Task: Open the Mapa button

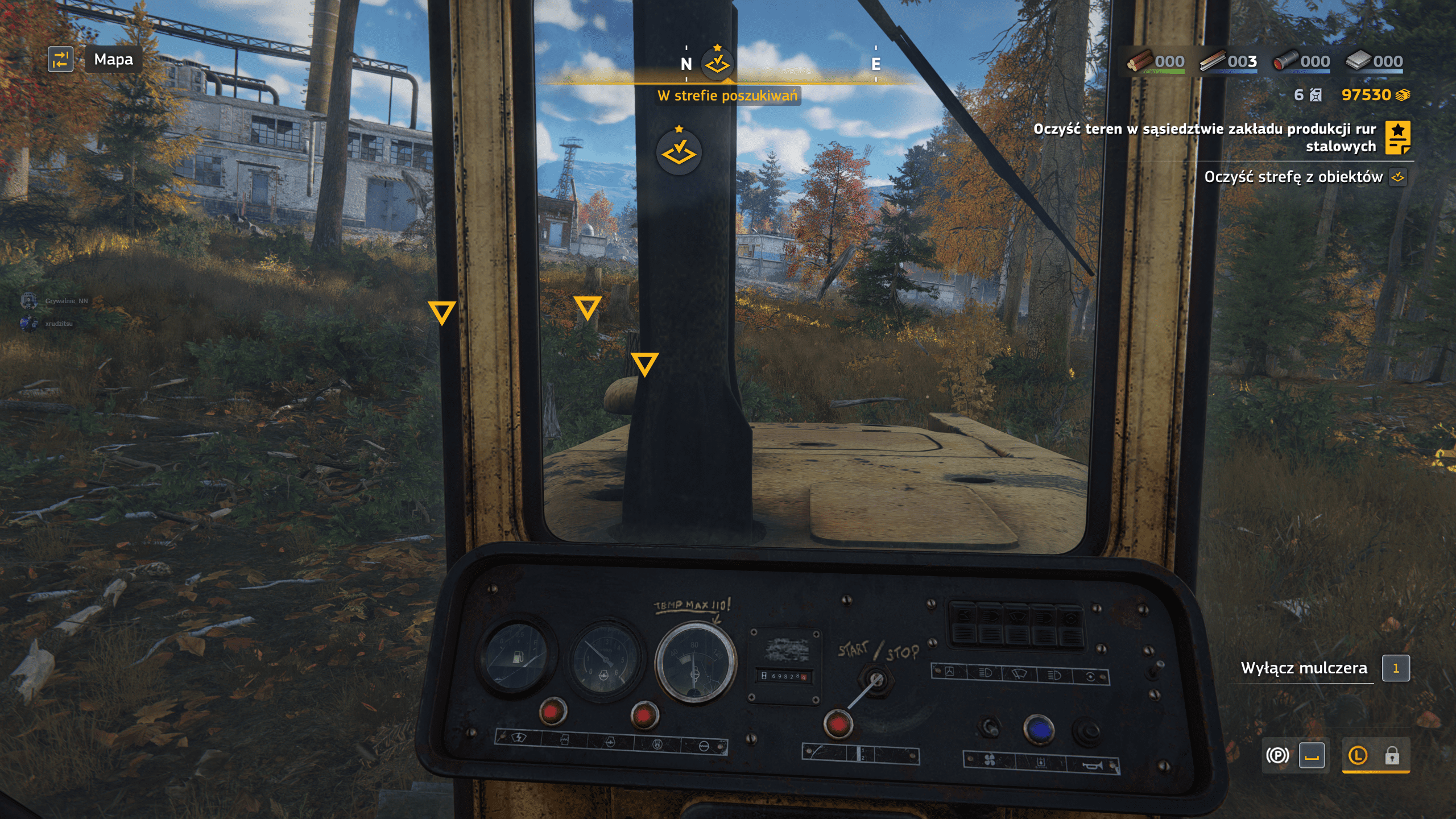Action: pos(113,60)
